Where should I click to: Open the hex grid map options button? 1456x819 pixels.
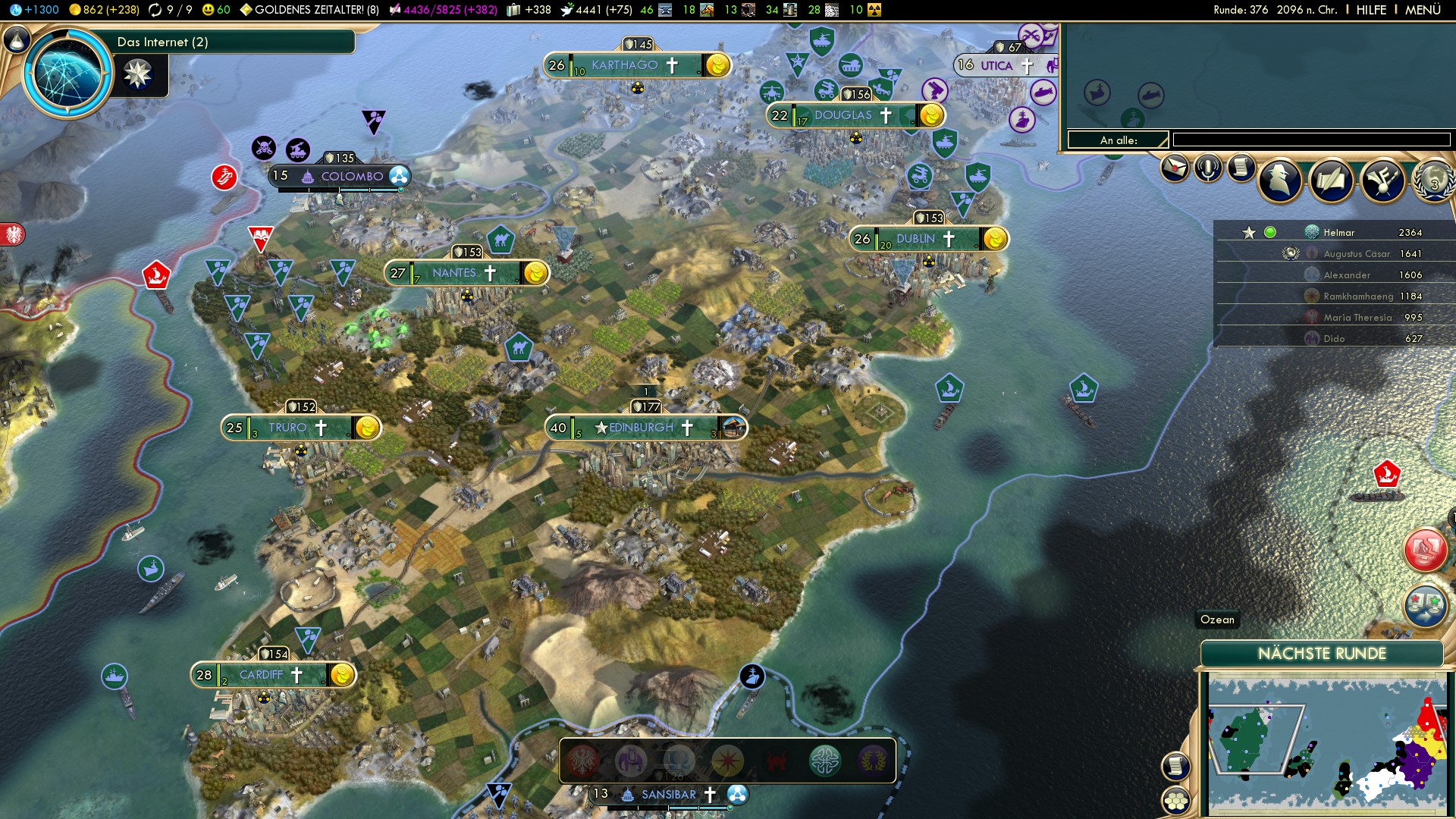tap(1176, 799)
